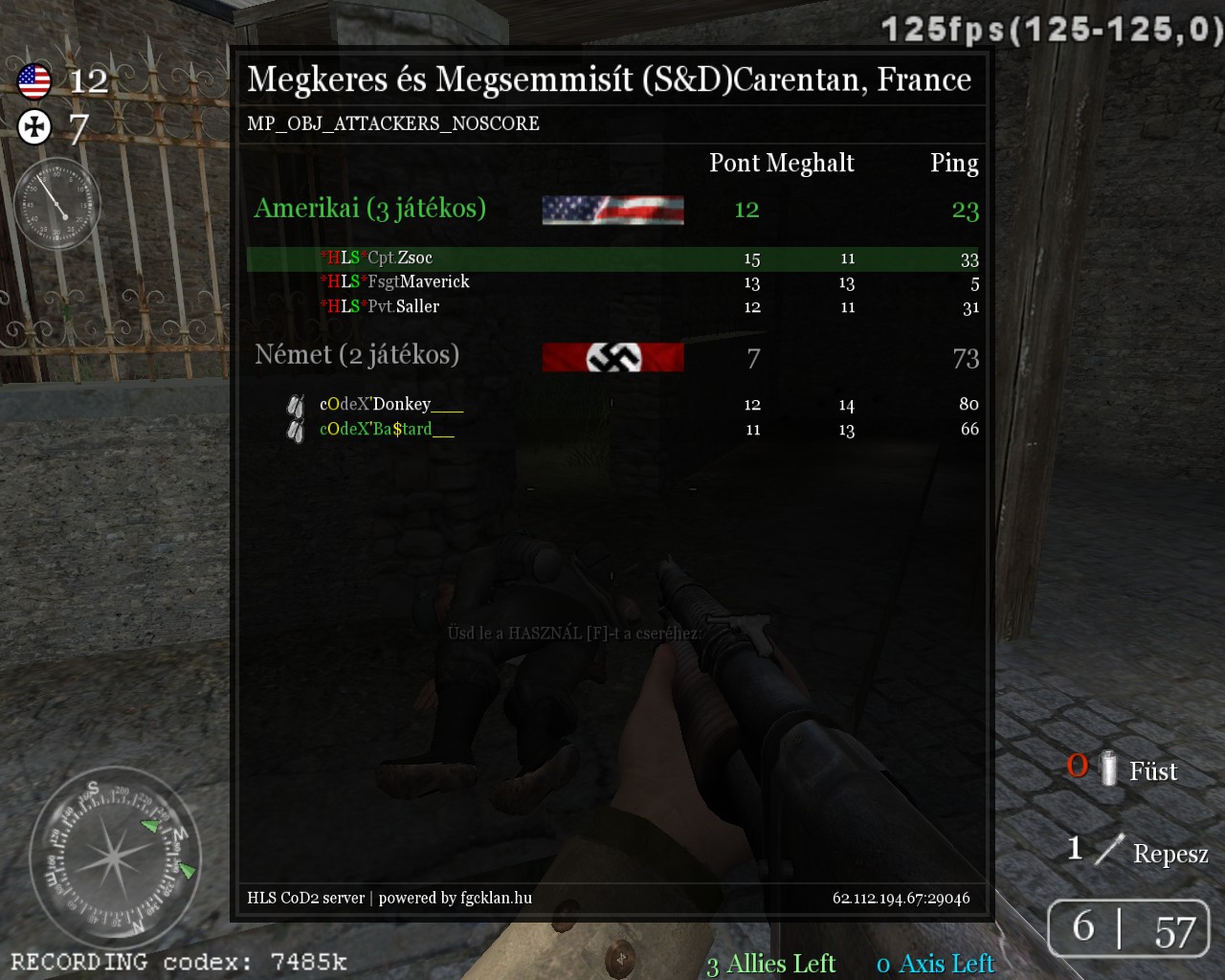1225x980 pixels.
Task: Click the German team flag banner
Action: coord(612,357)
